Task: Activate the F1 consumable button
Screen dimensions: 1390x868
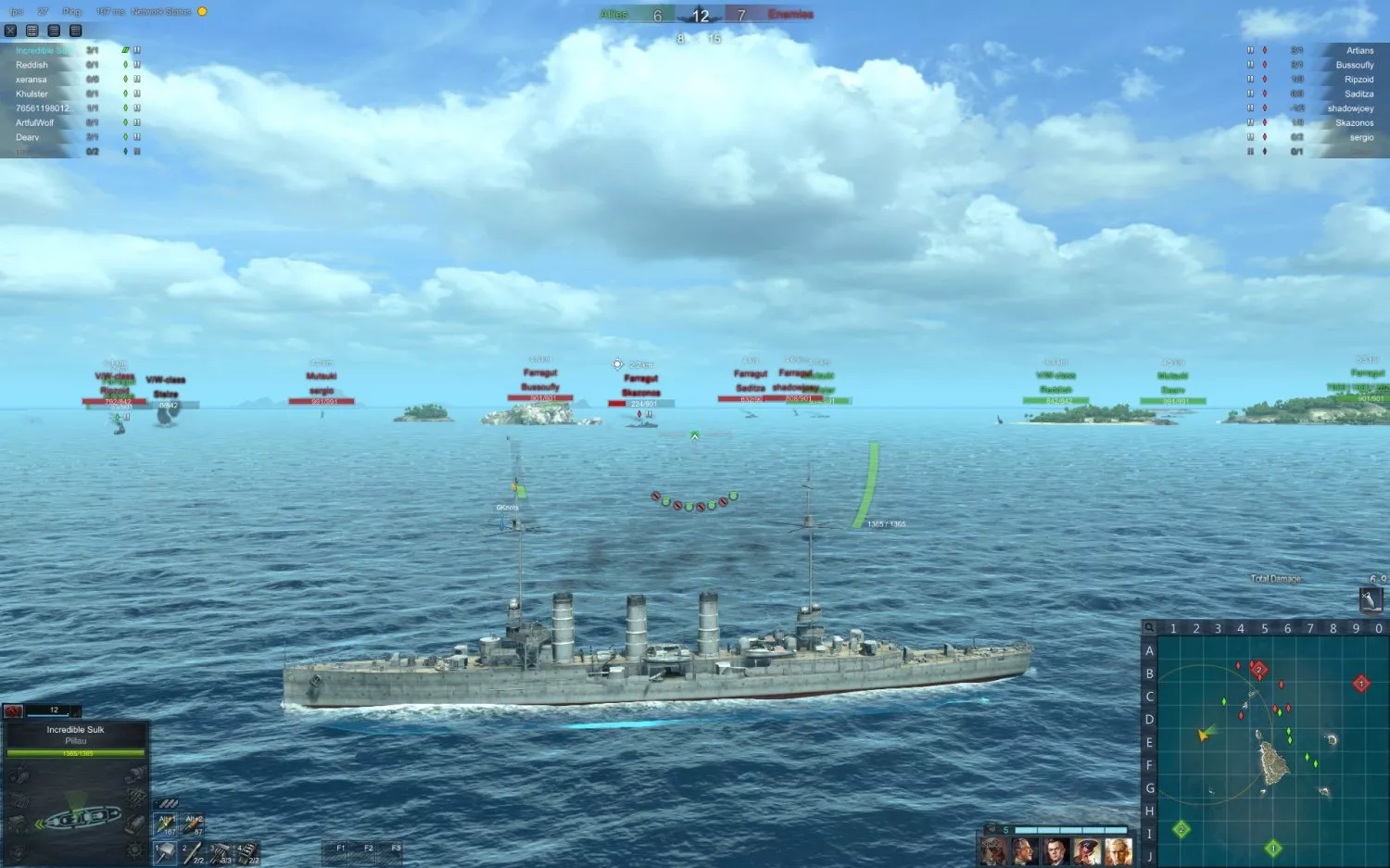Action: point(340,847)
